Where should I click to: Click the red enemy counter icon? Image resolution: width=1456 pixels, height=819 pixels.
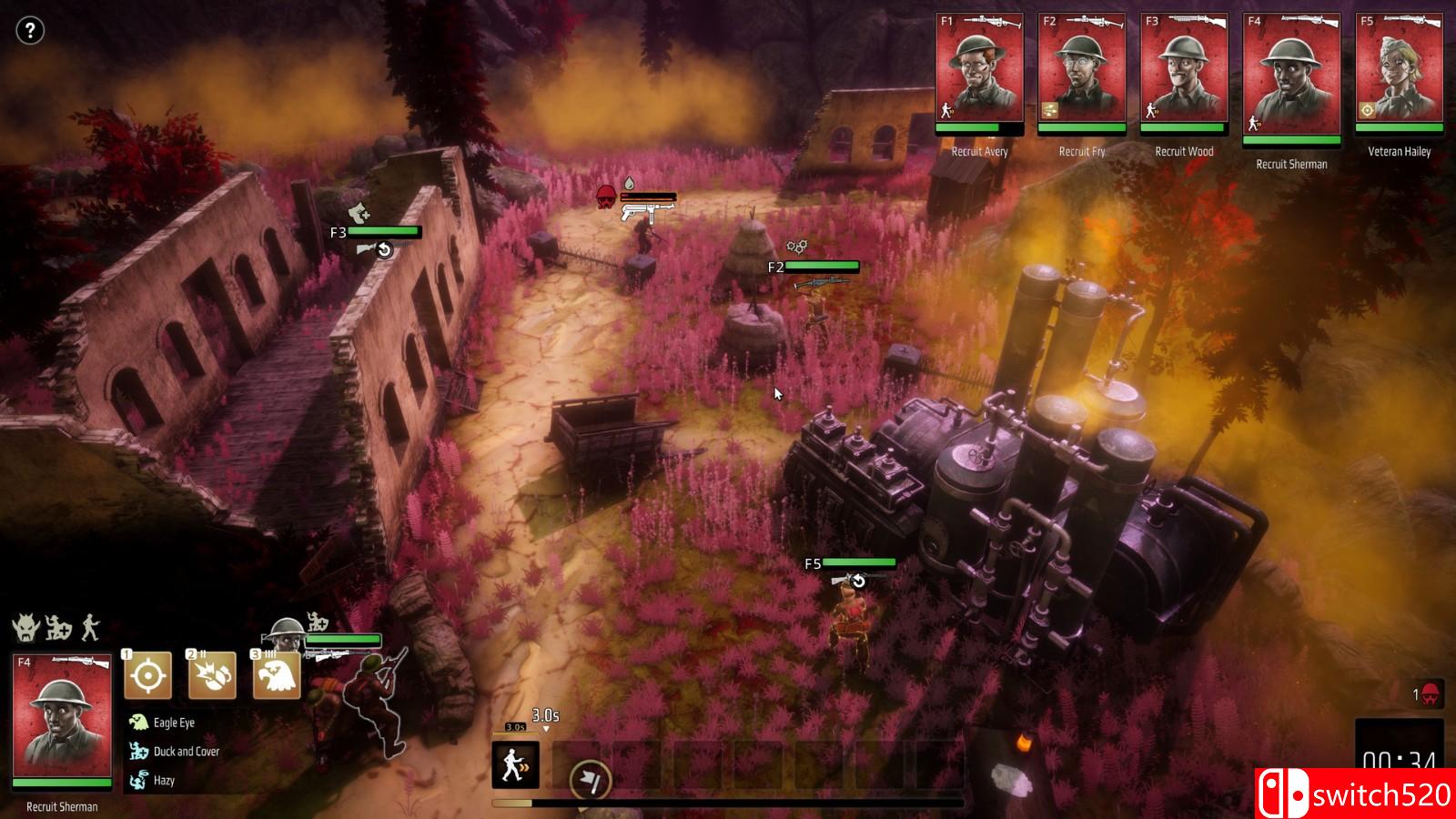[x=1430, y=694]
